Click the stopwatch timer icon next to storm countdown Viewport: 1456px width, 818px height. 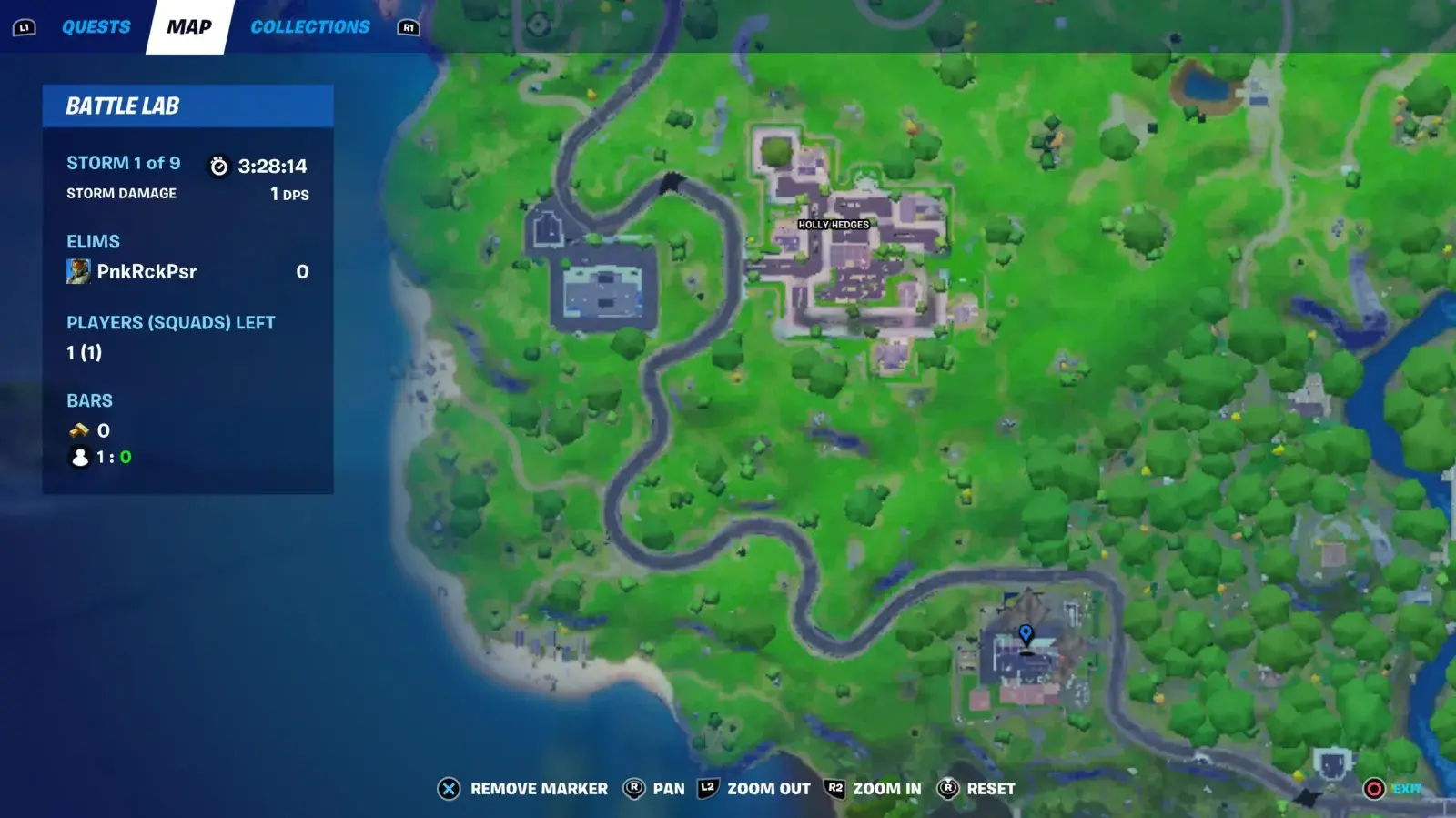[217, 166]
